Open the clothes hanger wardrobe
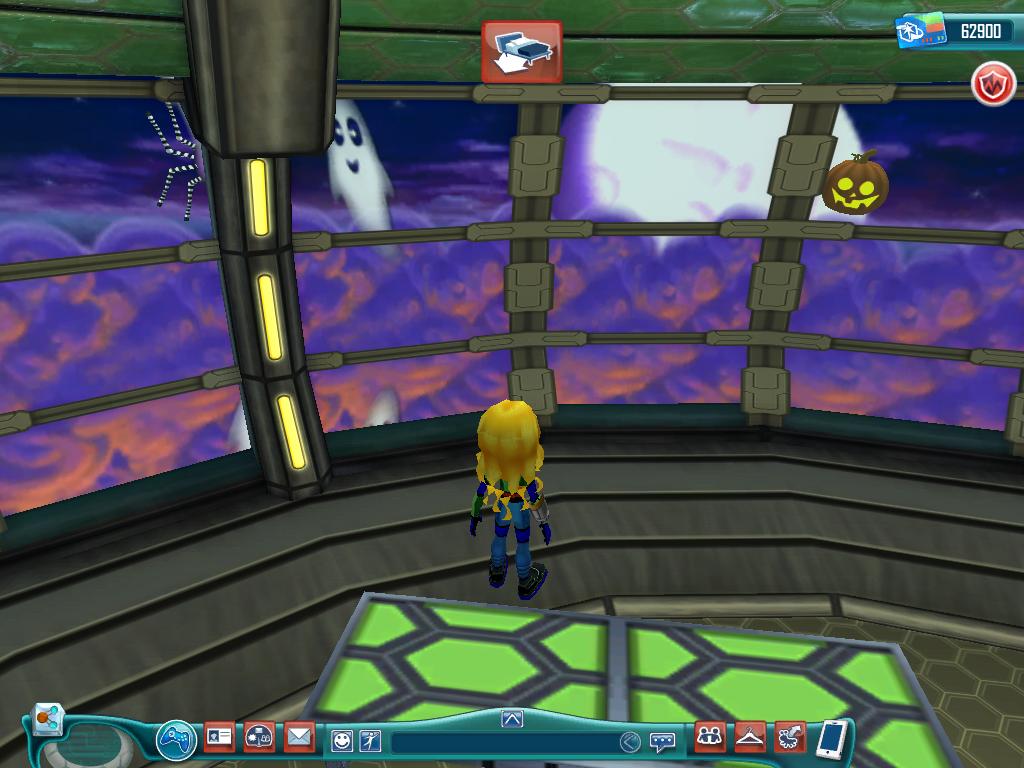The width and height of the screenshot is (1024, 768). pos(750,737)
